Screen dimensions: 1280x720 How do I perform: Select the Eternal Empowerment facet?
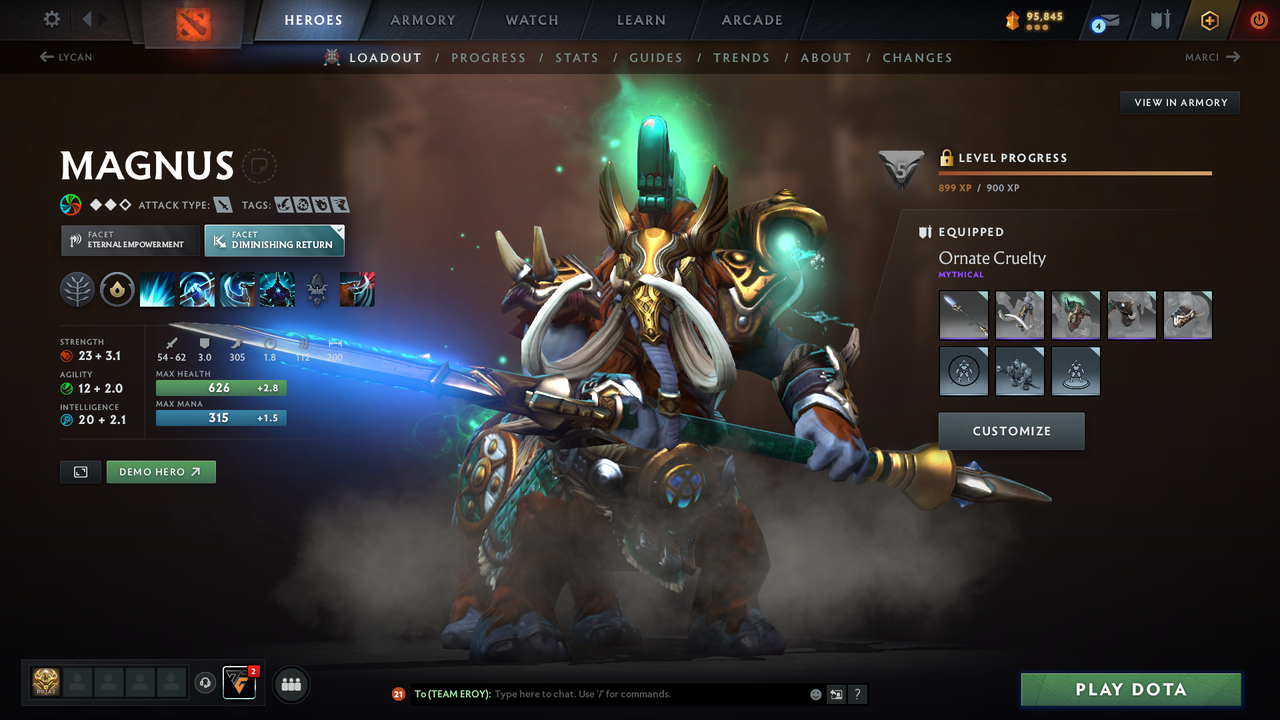tap(129, 240)
